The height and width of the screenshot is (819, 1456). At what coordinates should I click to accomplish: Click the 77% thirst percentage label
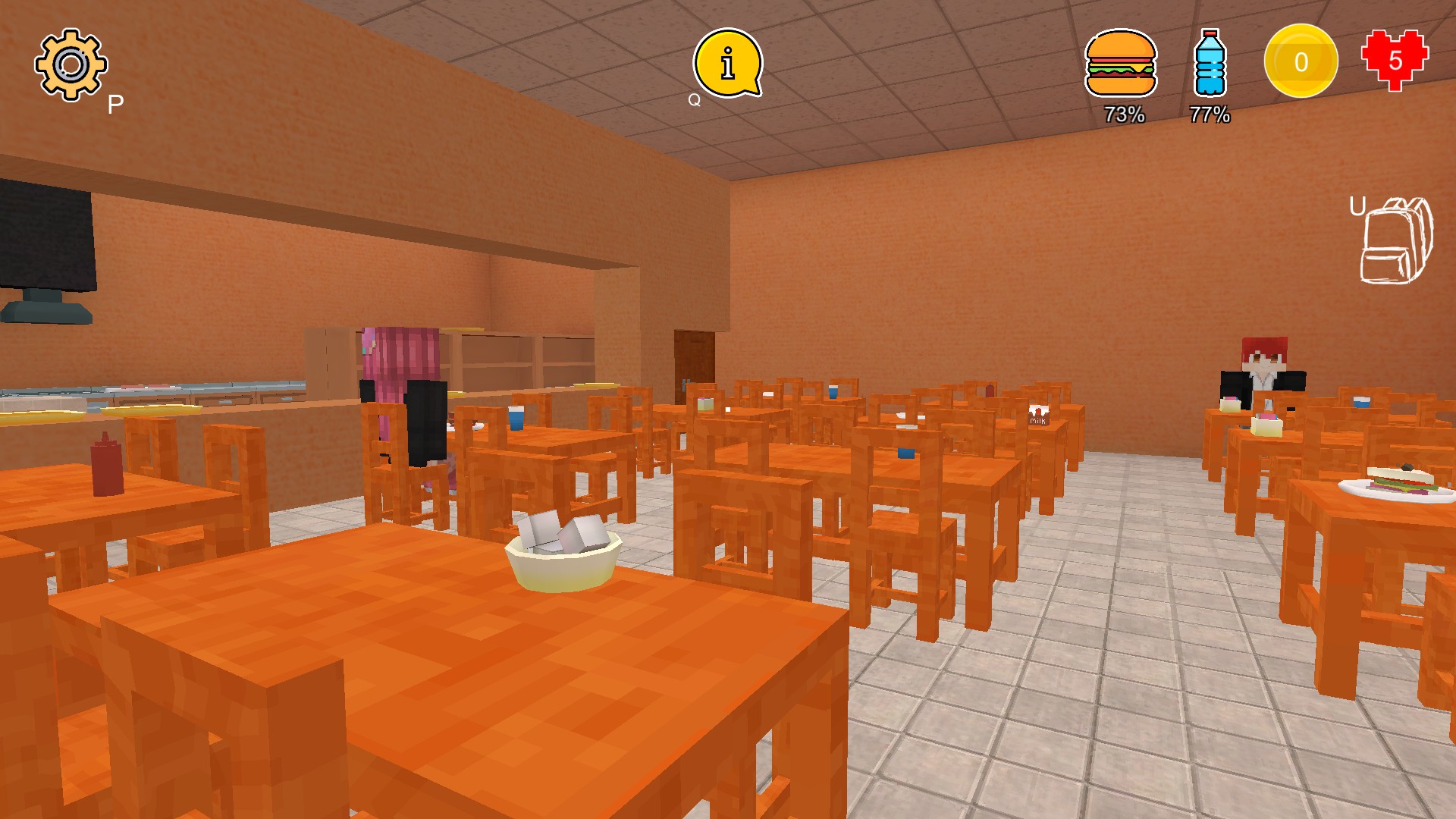[1210, 115]
